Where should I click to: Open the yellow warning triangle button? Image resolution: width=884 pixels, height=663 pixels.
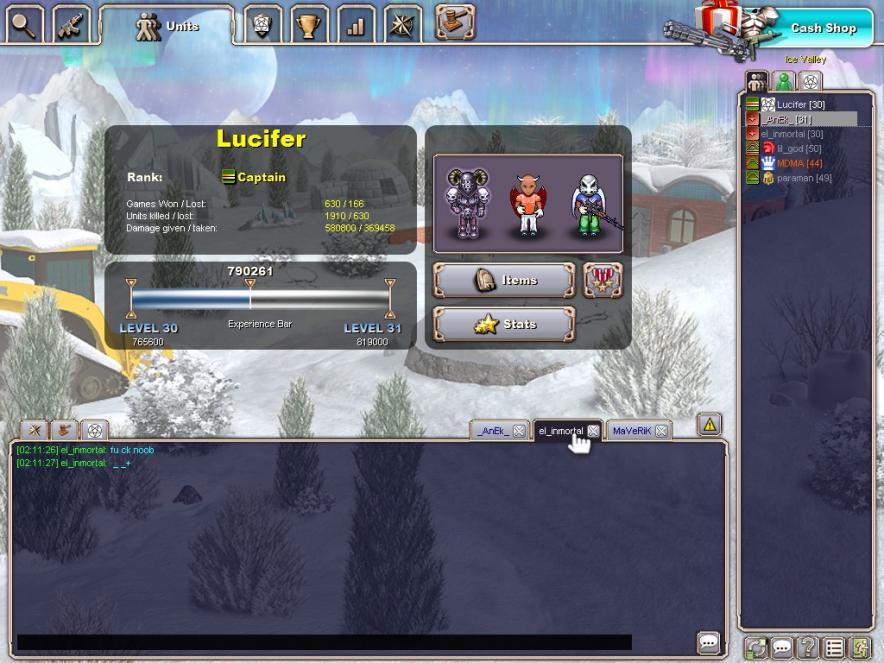pos(709,424)
